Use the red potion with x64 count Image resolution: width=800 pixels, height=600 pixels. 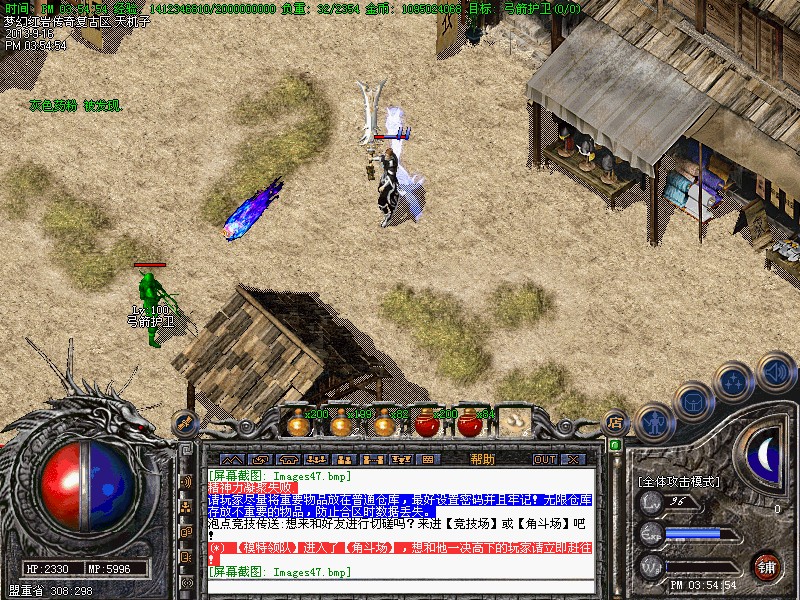pos(470,424)
